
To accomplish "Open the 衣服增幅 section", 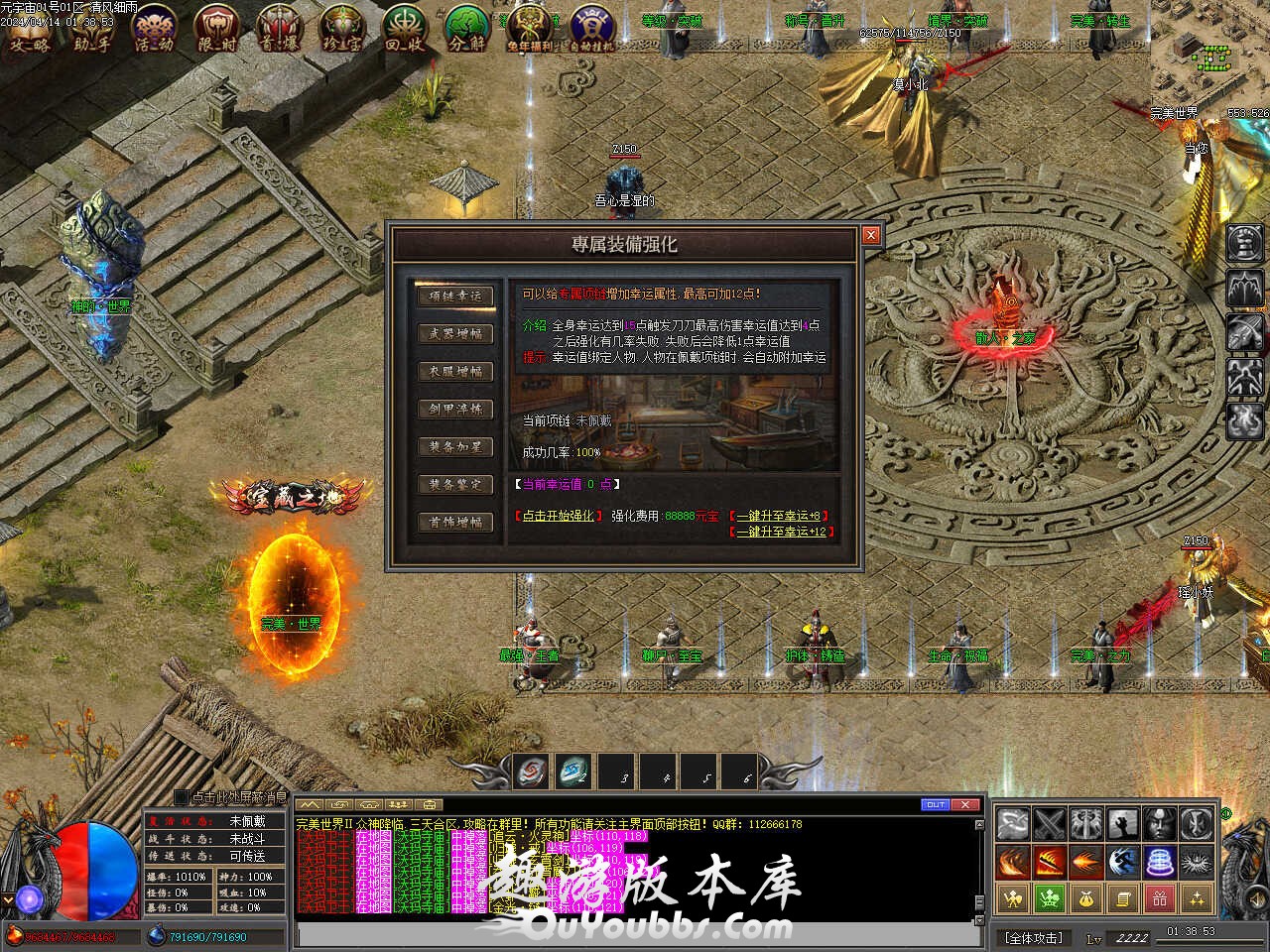I will pyautogui.click(x=454, y=371).
